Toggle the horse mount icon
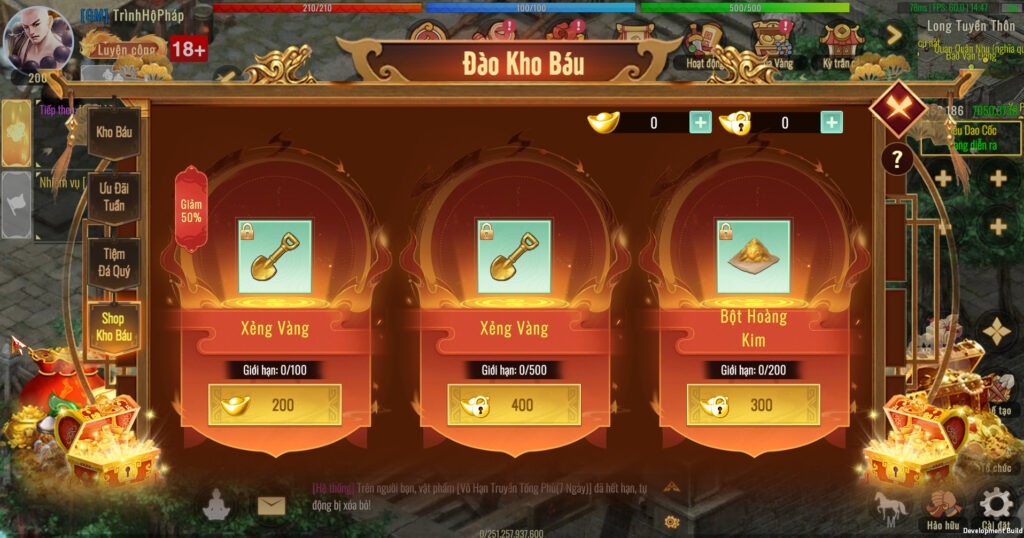This screenshot has height=538, width=1024. click(890, 506)
